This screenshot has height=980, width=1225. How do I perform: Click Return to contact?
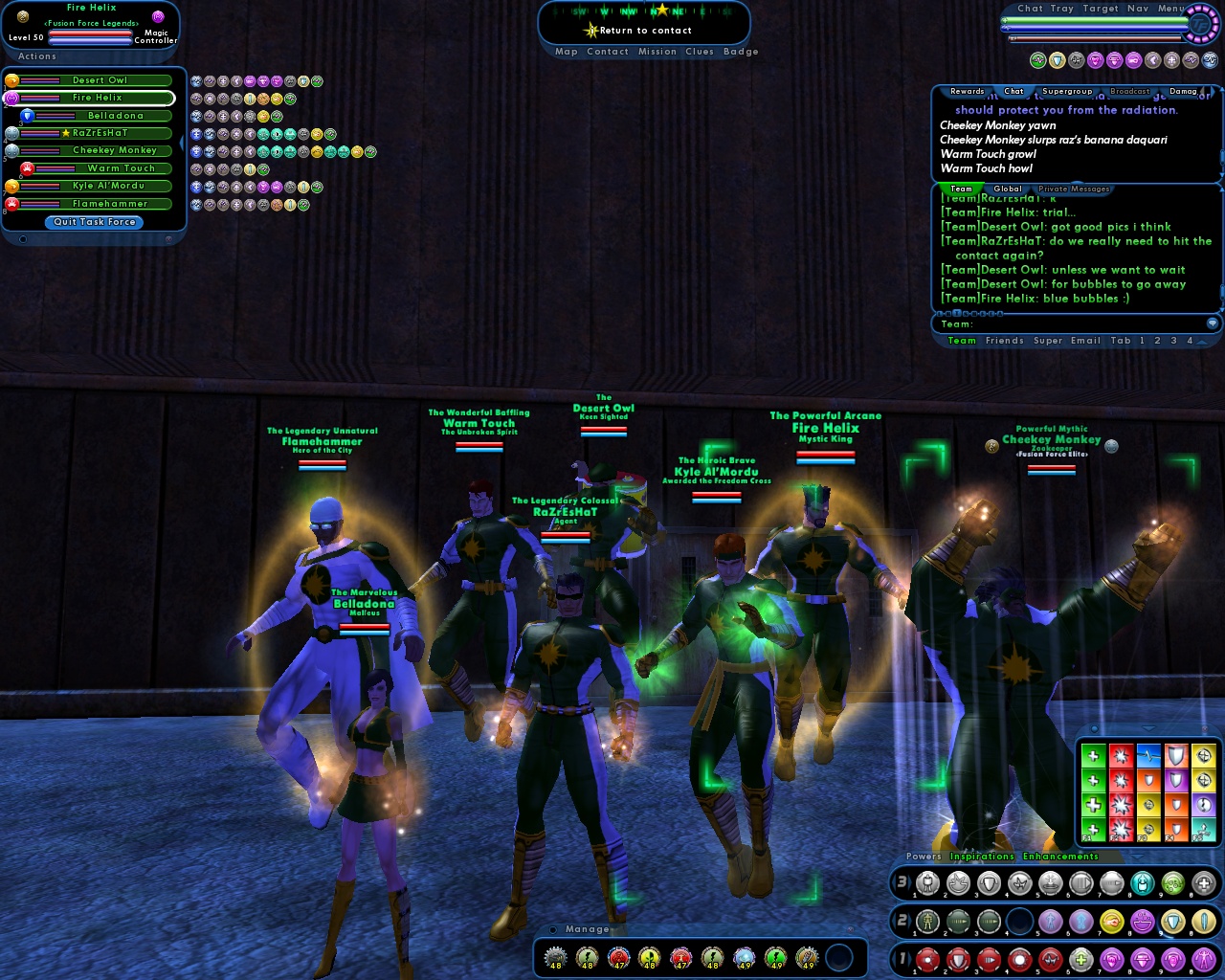click(645, 31)
